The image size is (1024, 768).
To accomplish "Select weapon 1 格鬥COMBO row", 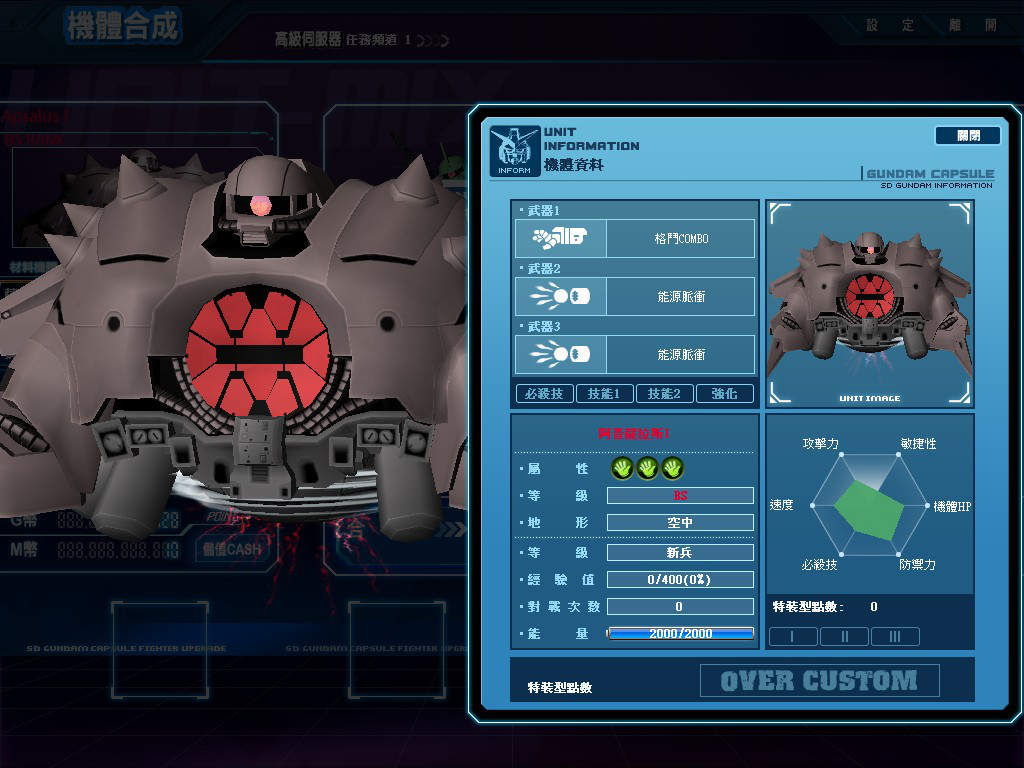I will (634, 239).
